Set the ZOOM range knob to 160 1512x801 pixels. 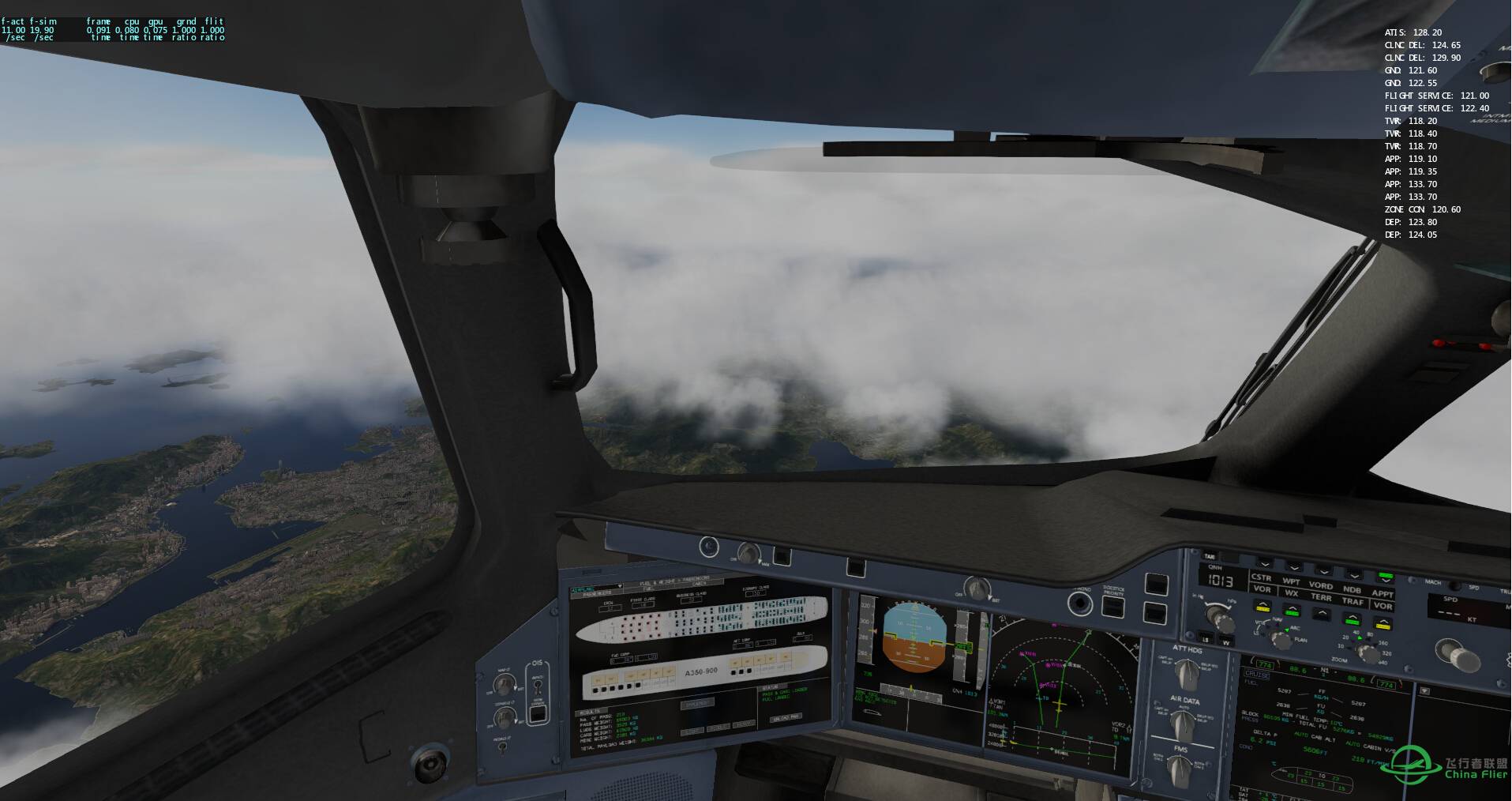[1382, 642]
